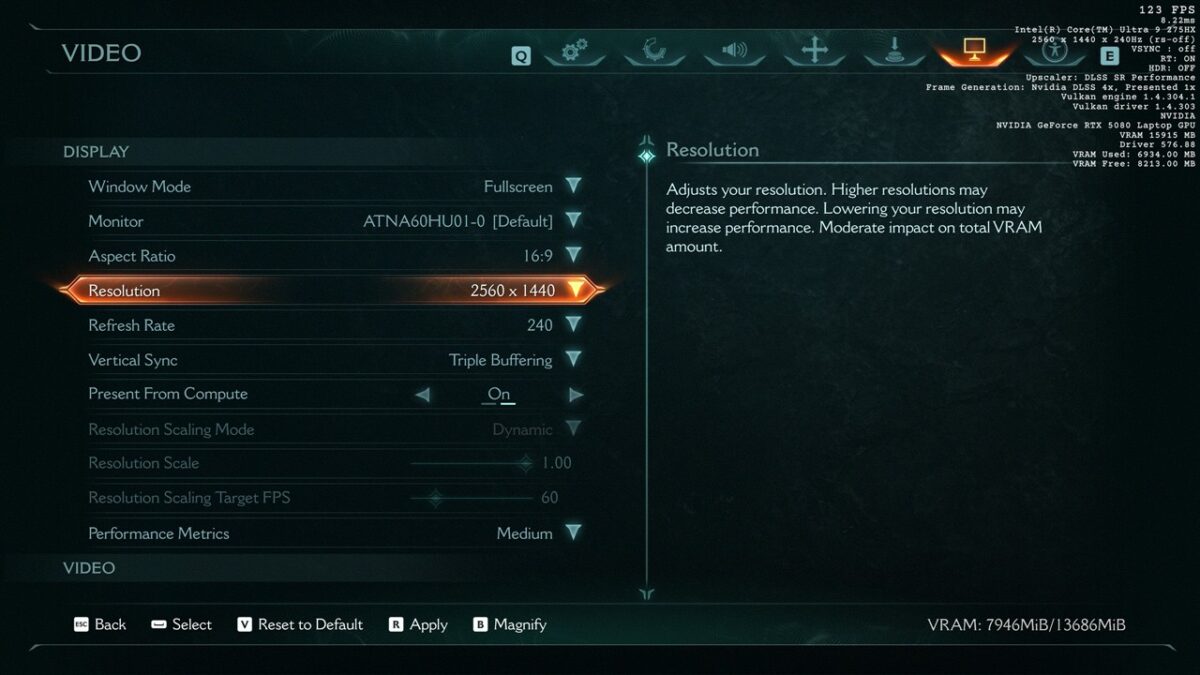Open the four-arrow controls tab
The height and width of the screenshot is (675, 1200).
(x=814, y=51)
